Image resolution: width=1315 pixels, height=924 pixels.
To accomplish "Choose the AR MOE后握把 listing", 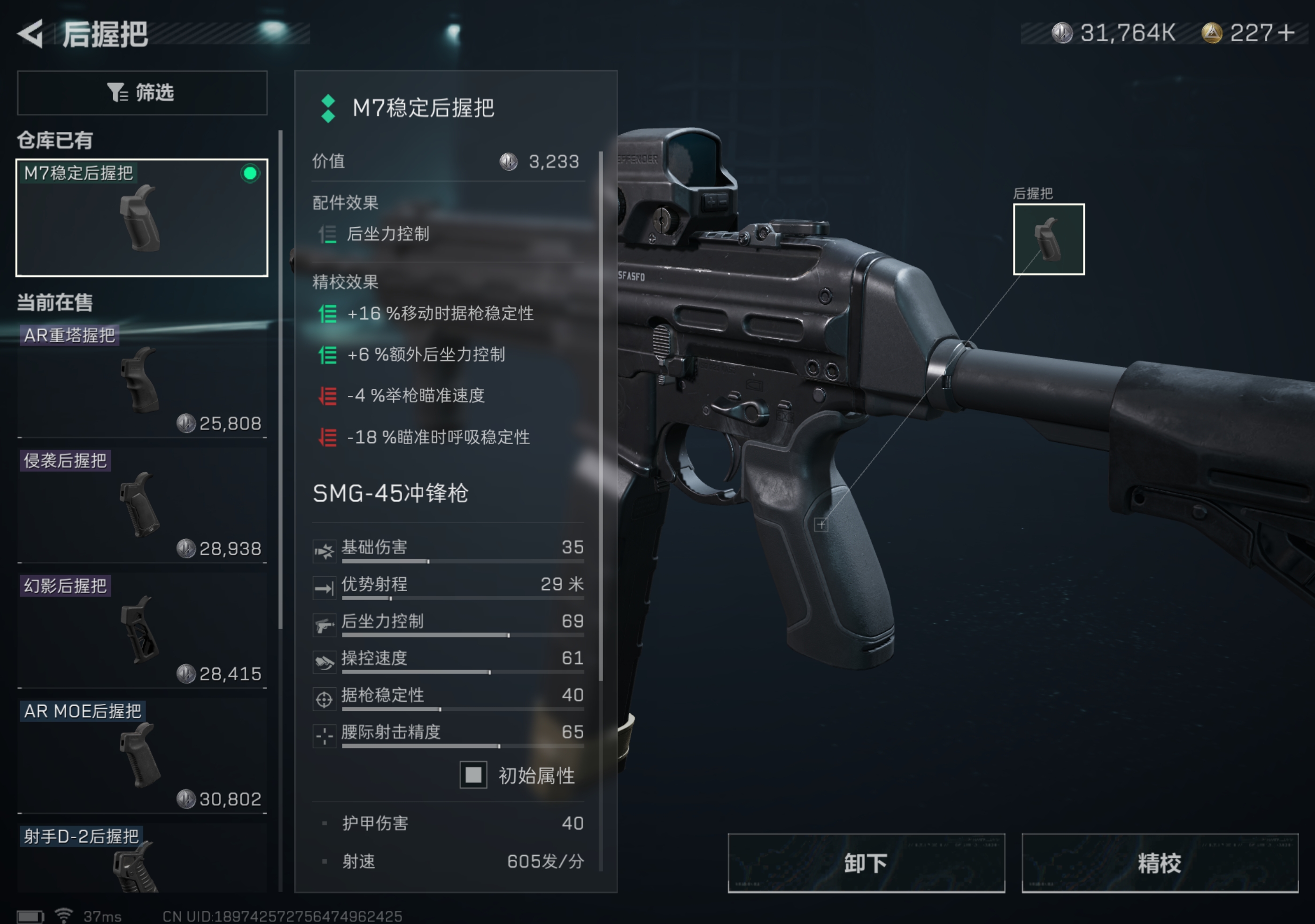I will pos(142,756).
